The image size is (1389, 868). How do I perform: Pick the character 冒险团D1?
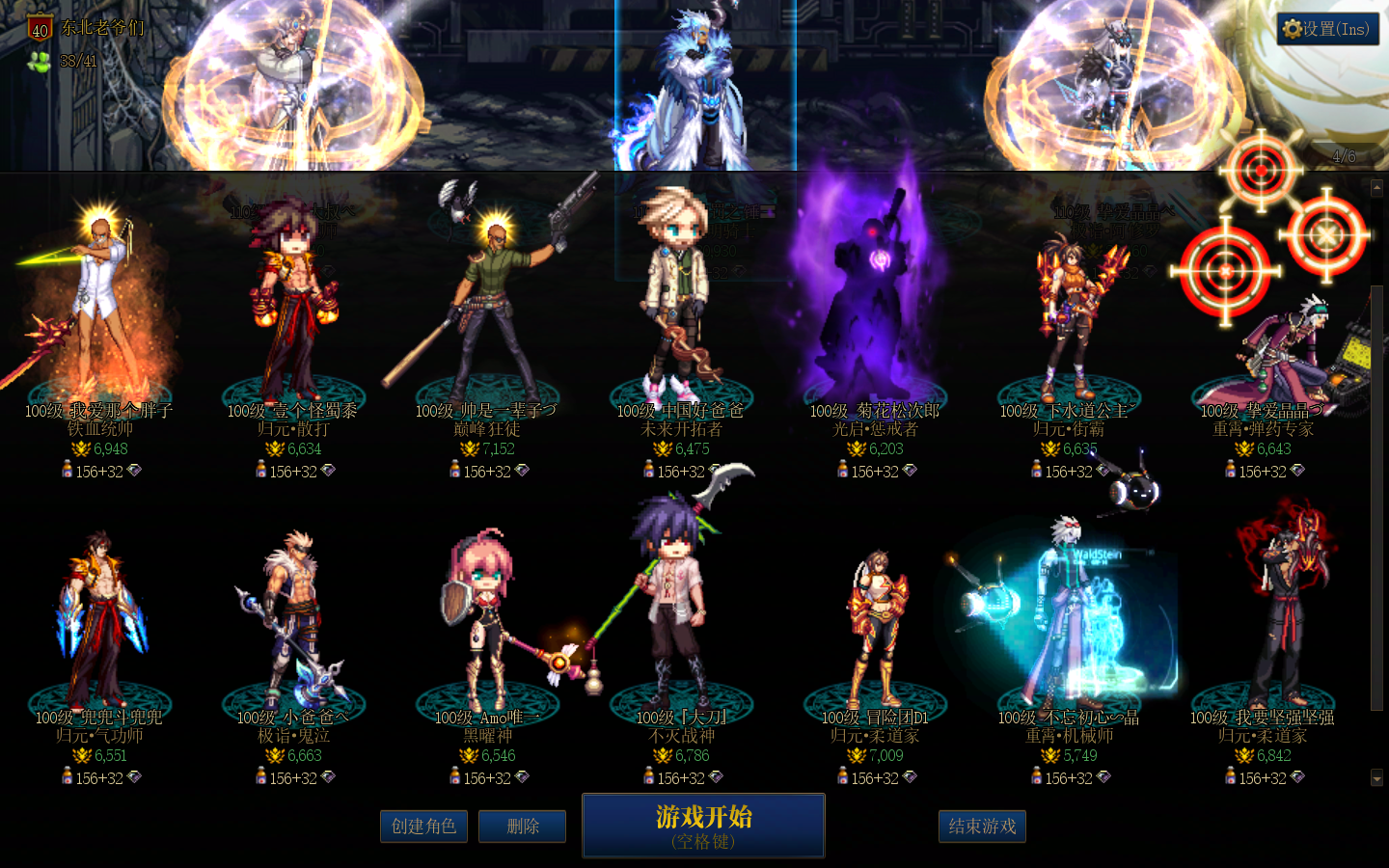874,627
